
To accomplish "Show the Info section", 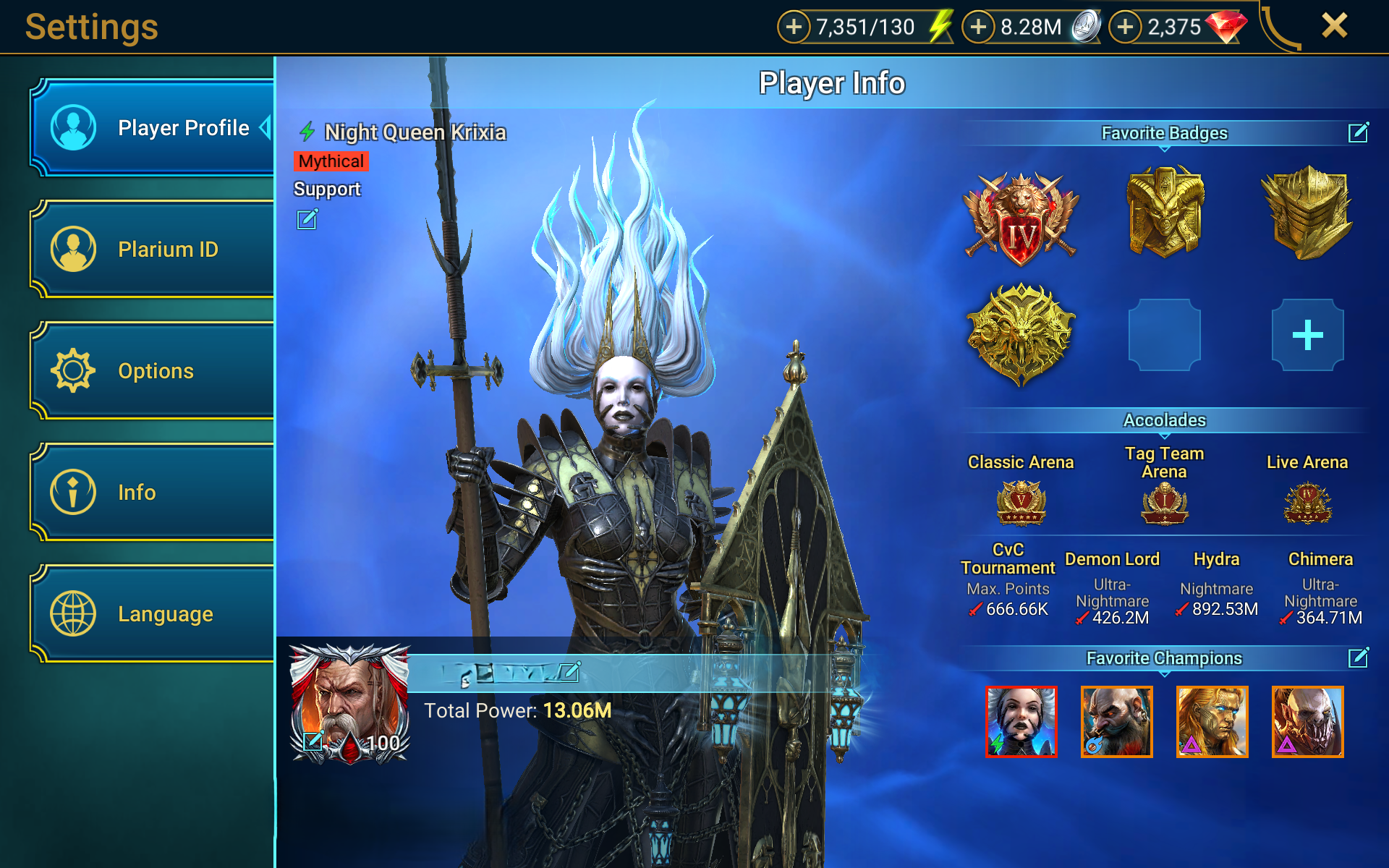I will tap(152, 493).
